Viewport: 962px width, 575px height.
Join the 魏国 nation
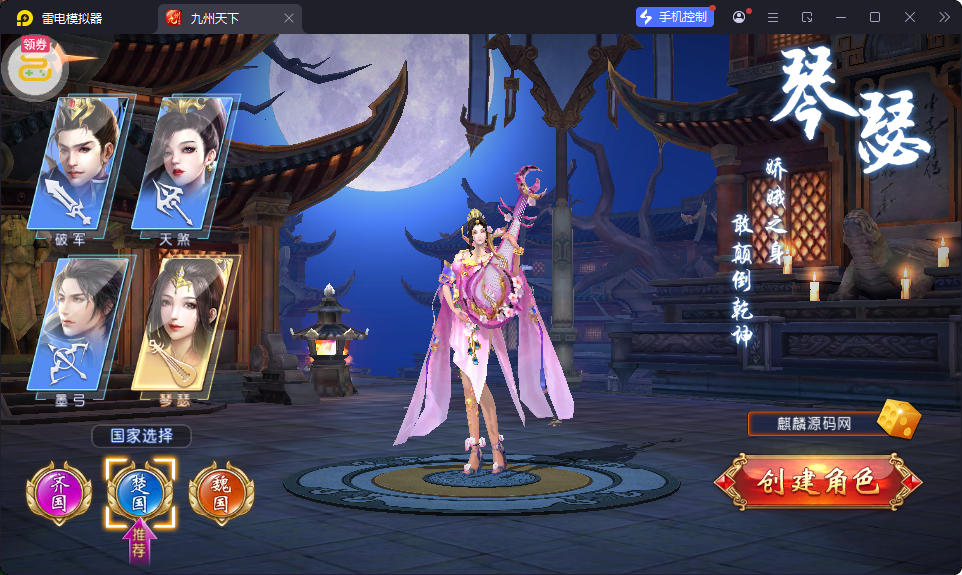tap(221, 492)
